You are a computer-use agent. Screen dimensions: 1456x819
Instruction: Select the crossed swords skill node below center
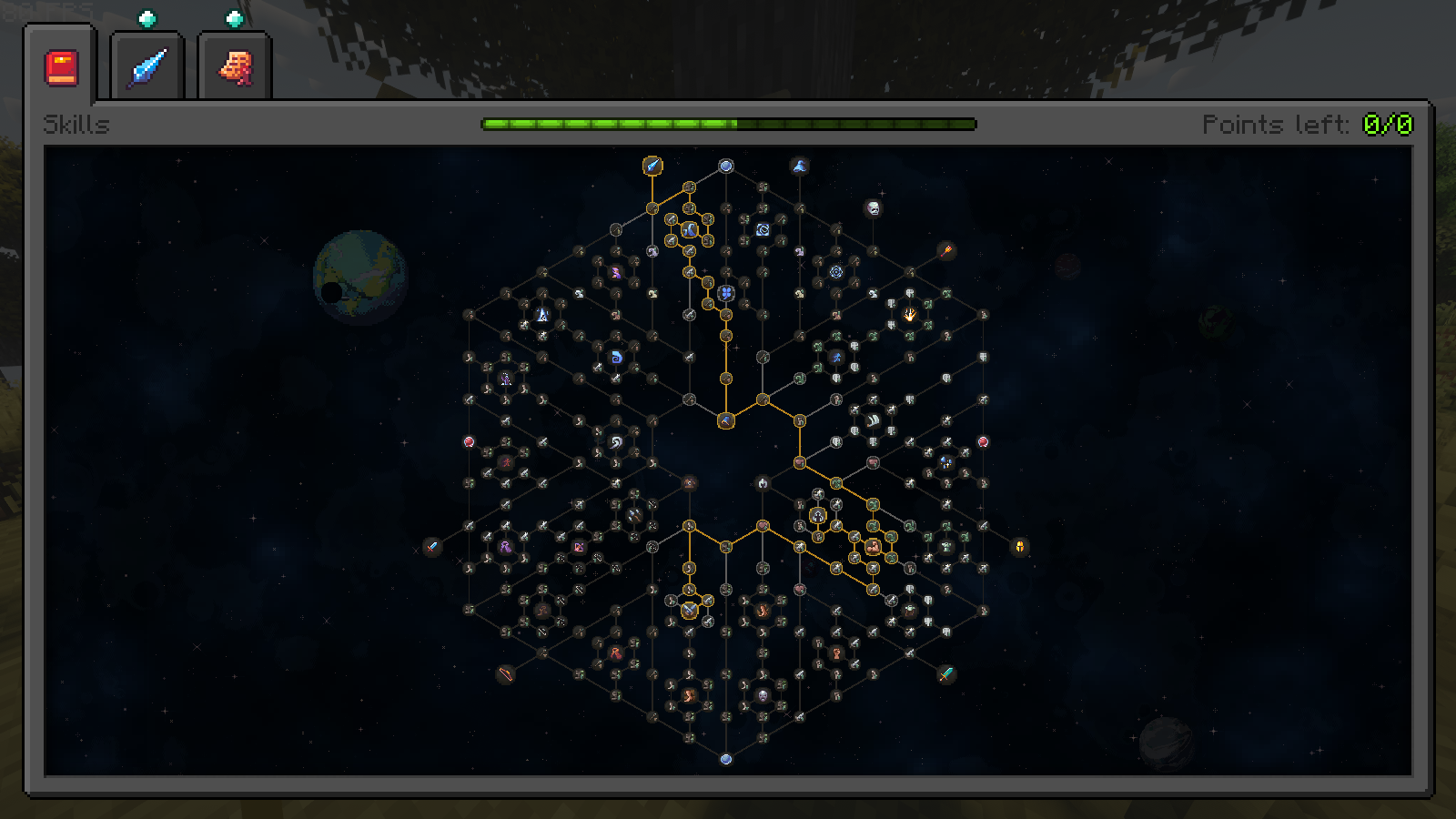(x=689, y=609)
